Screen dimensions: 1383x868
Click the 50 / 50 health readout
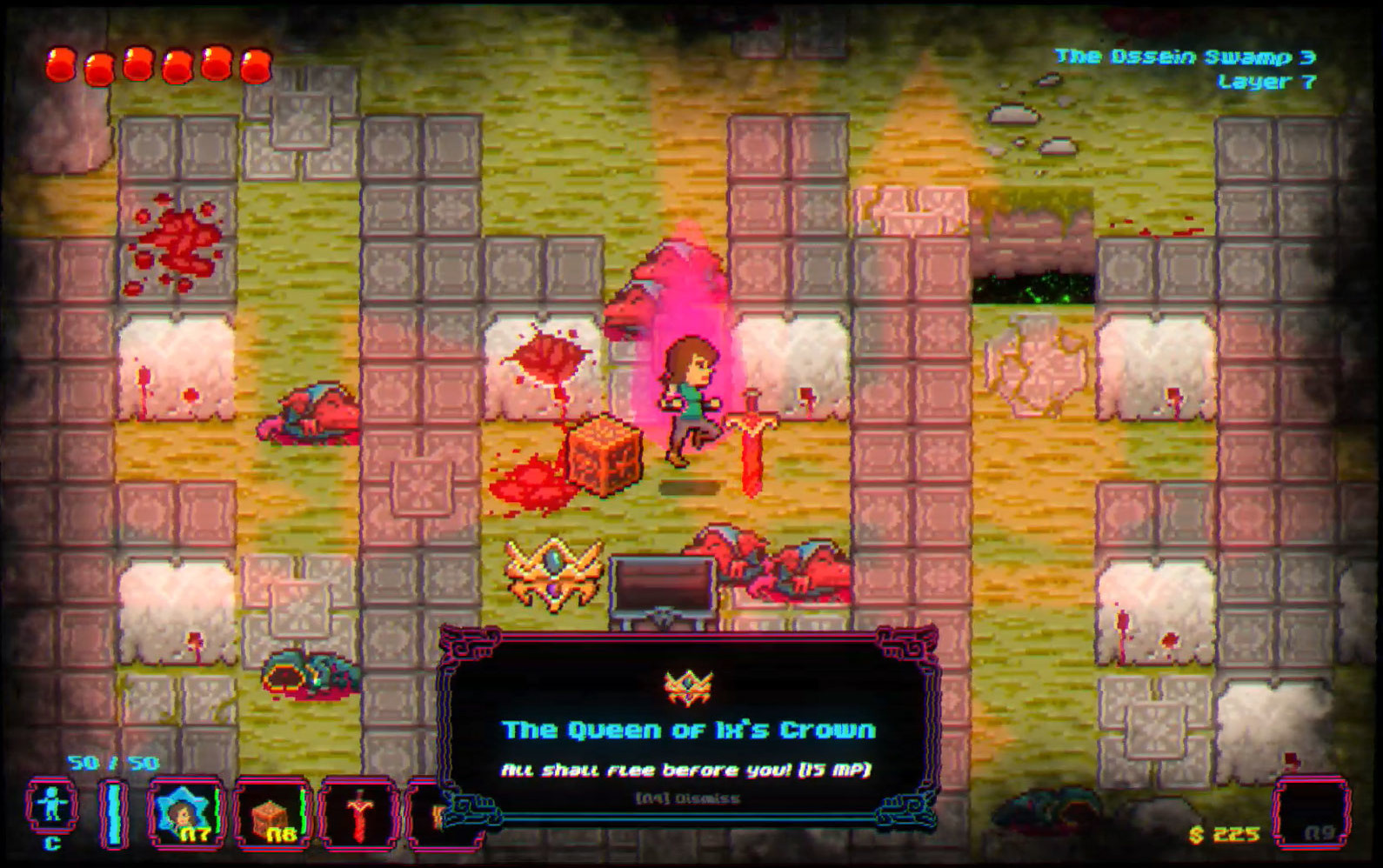point(114,762)
